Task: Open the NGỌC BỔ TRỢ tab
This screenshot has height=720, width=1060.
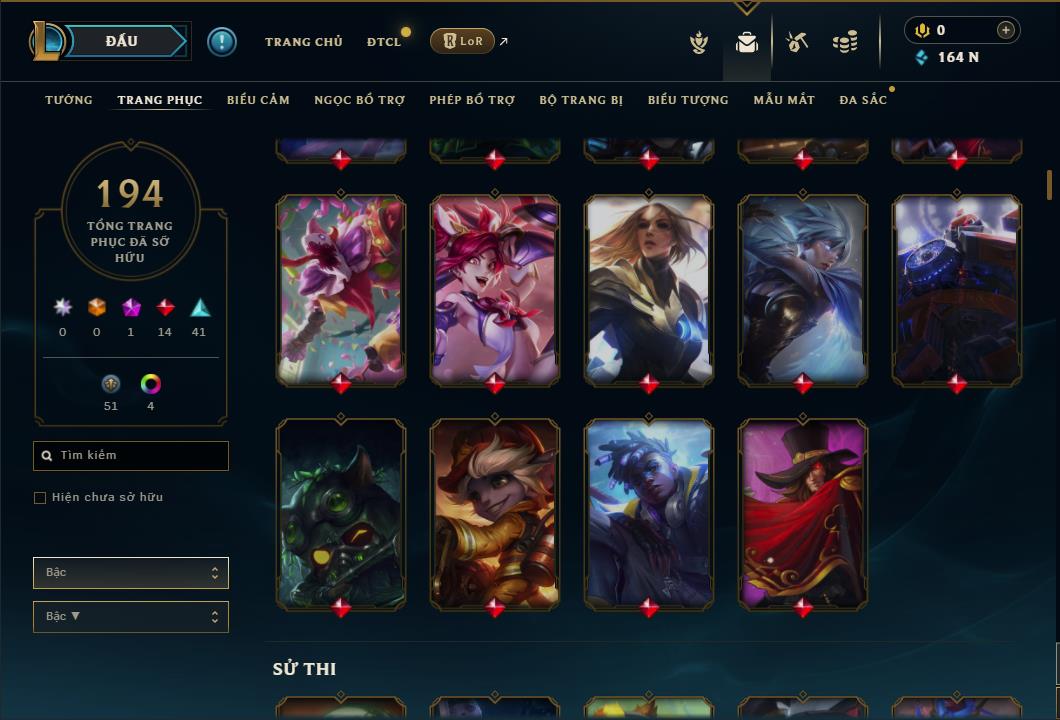Action: pos(359,100)
